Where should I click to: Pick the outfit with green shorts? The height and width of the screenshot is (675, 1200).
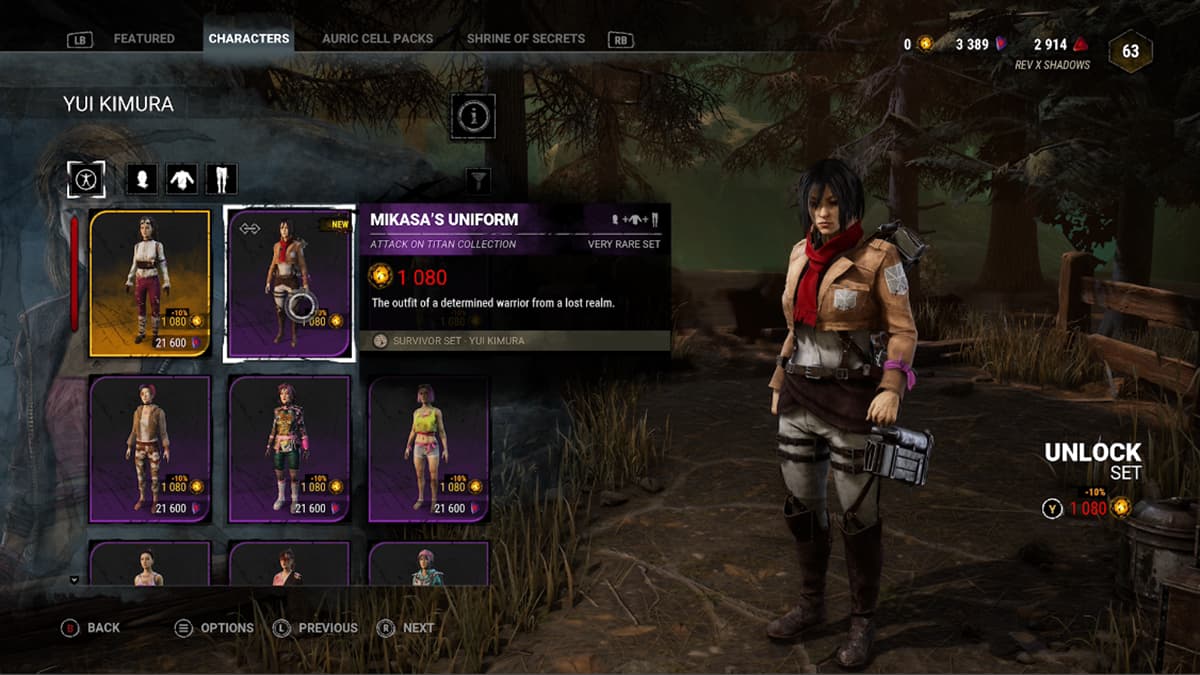(x=289, y=449)
